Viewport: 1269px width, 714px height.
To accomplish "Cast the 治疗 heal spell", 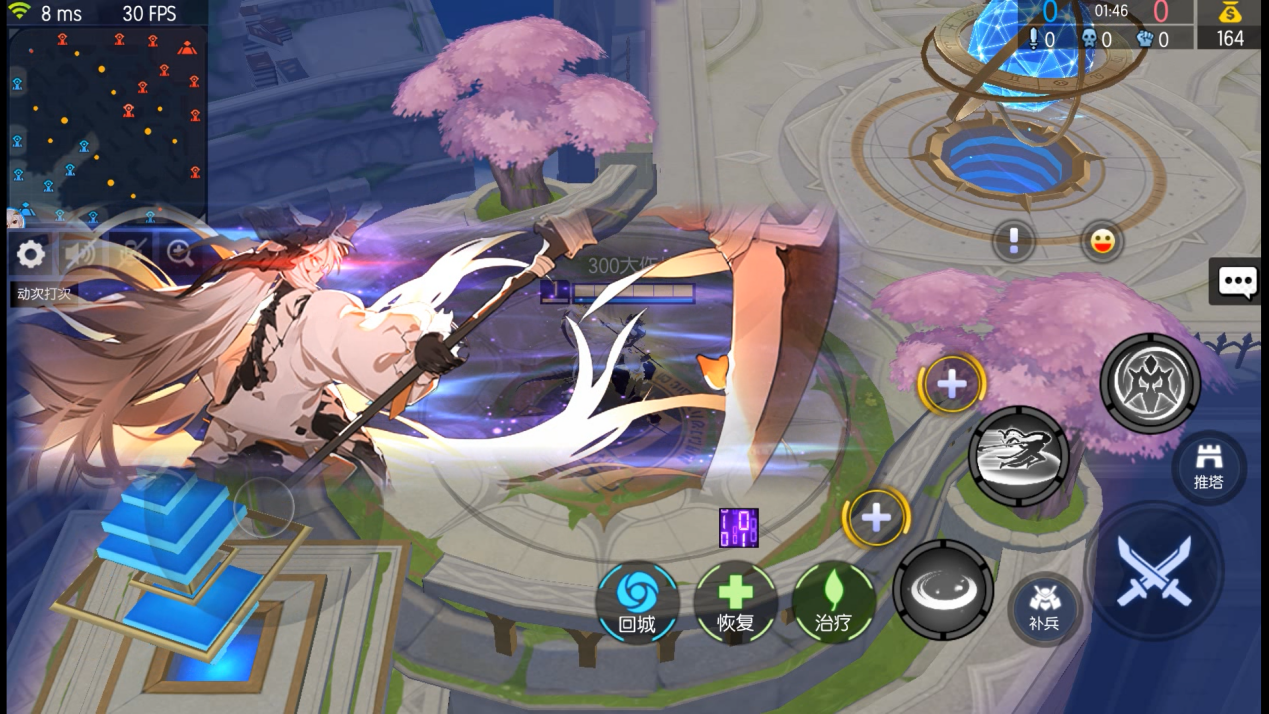I will (x=834, y=601).
